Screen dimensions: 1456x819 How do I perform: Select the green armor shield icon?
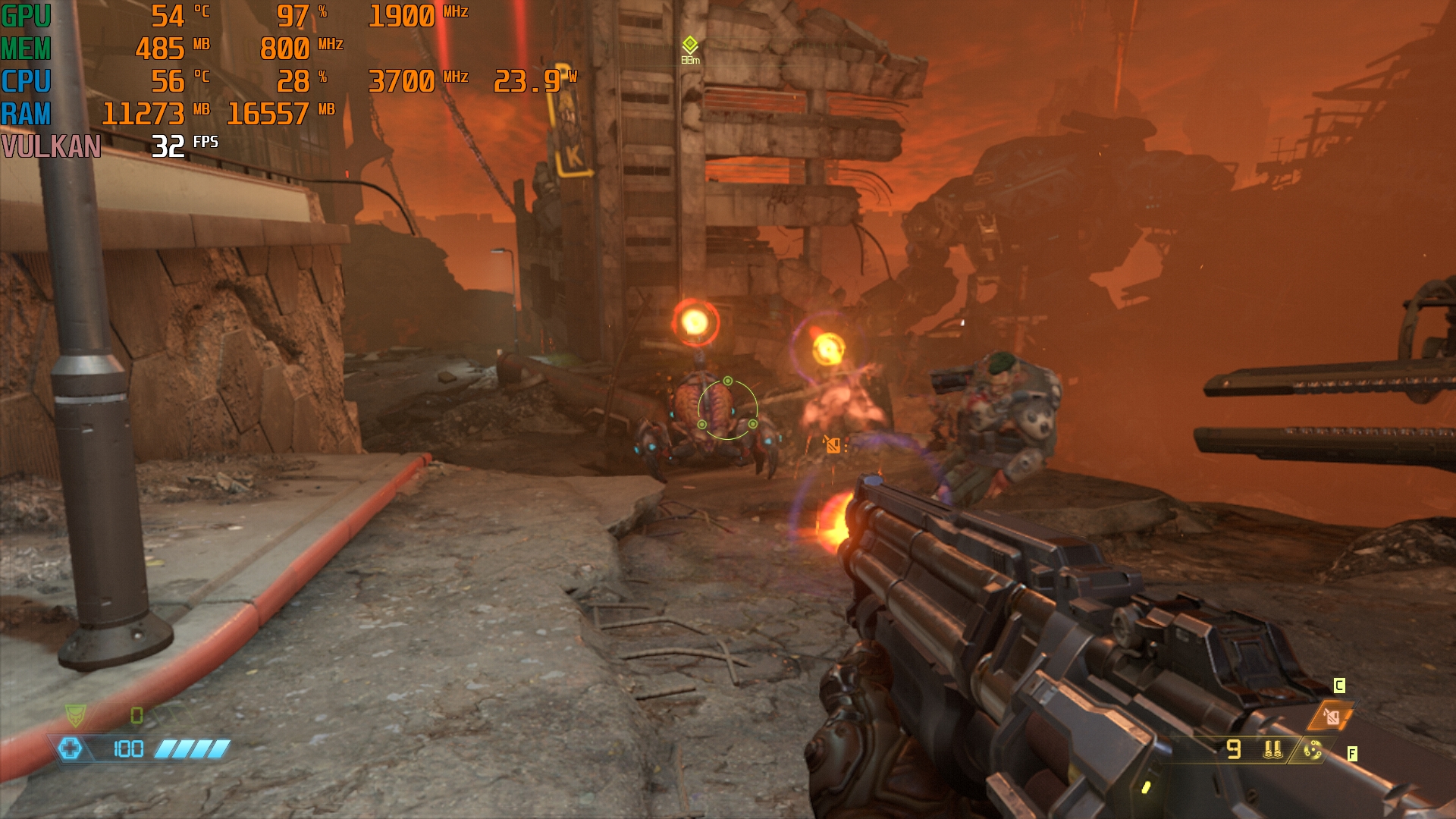tap(75, 714)
